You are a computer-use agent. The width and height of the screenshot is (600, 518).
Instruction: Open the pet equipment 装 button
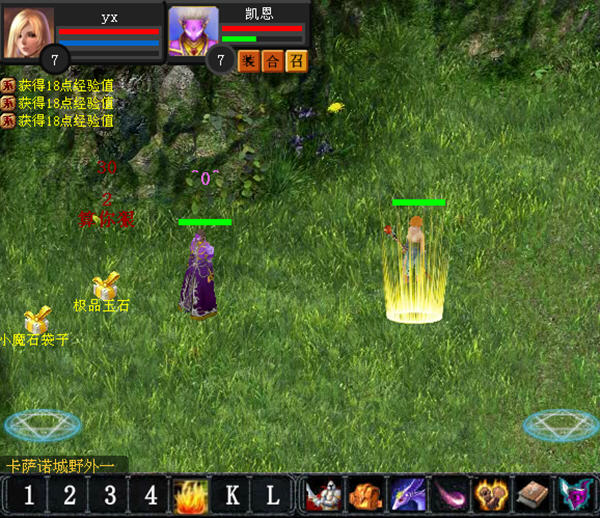248,61
